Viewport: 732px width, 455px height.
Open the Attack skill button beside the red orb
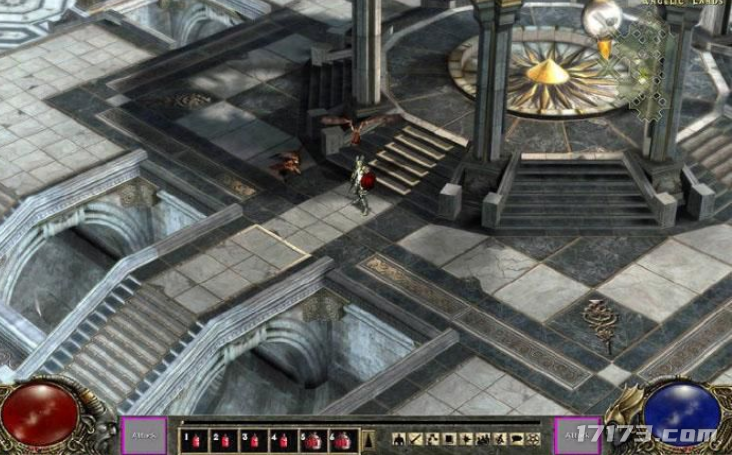144,436
